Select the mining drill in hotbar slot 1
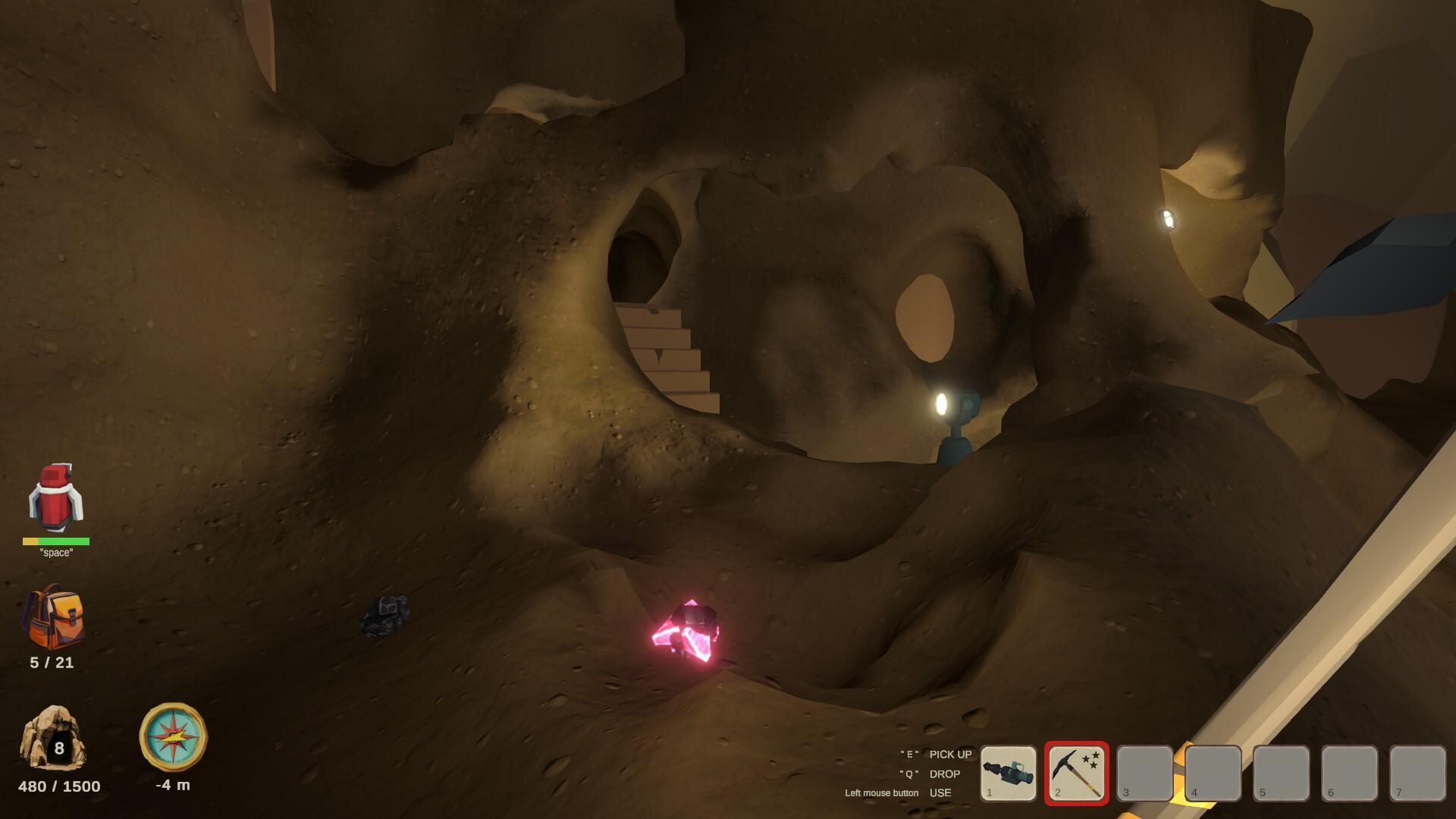This screenshot has height=819, width=1456. [x=1009, y=774]
